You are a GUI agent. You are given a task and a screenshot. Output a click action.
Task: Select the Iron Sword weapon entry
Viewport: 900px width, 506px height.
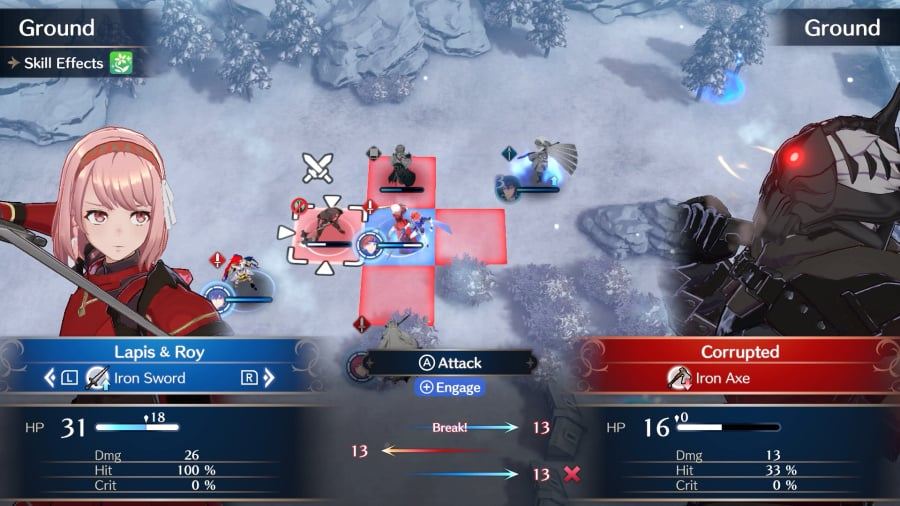coord(150,378)
